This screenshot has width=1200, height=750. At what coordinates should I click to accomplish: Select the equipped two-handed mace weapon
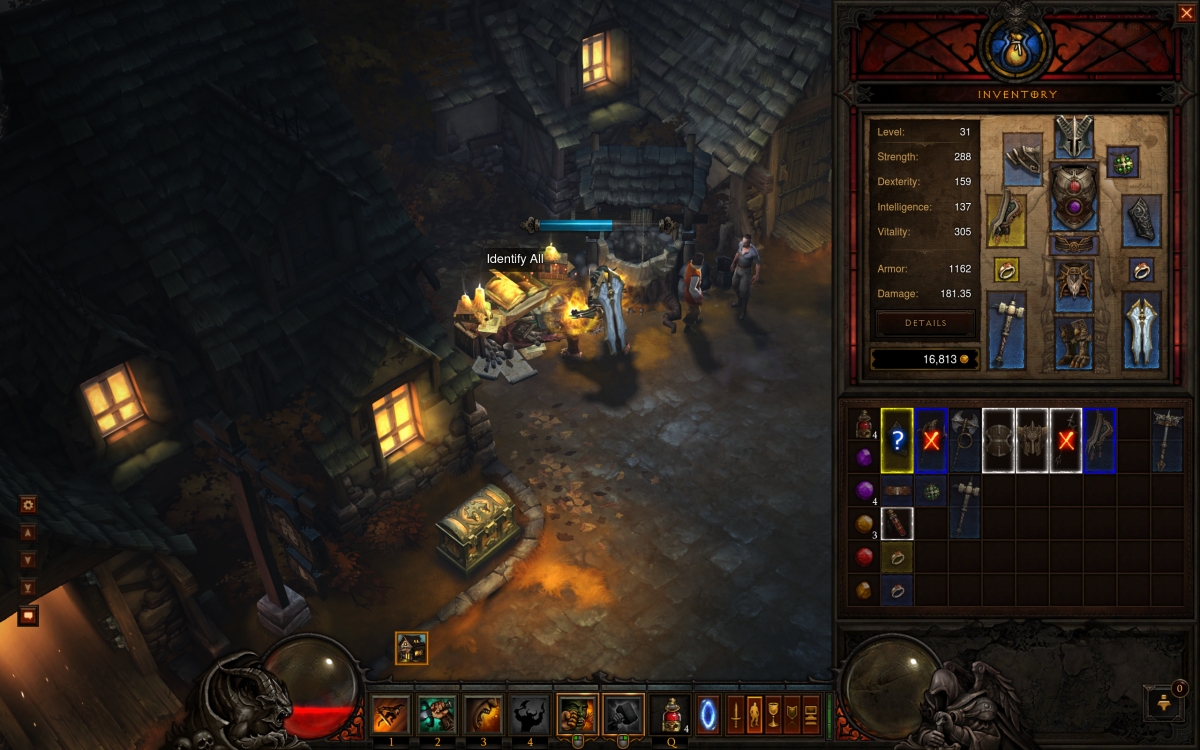pyautogui.click(x=1007, y=330)
